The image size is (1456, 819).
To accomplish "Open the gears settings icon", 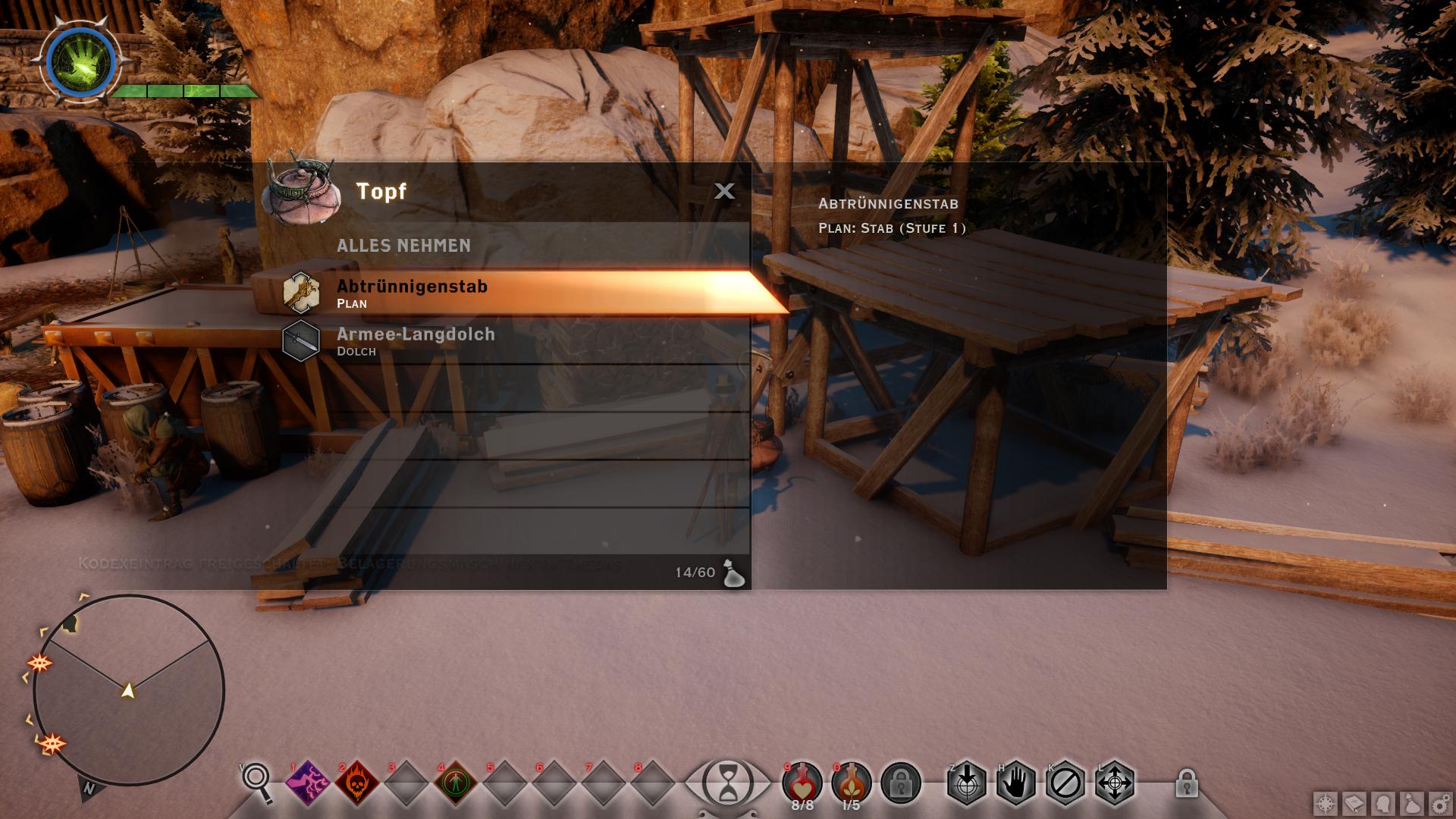I will tap(1439, 804).
